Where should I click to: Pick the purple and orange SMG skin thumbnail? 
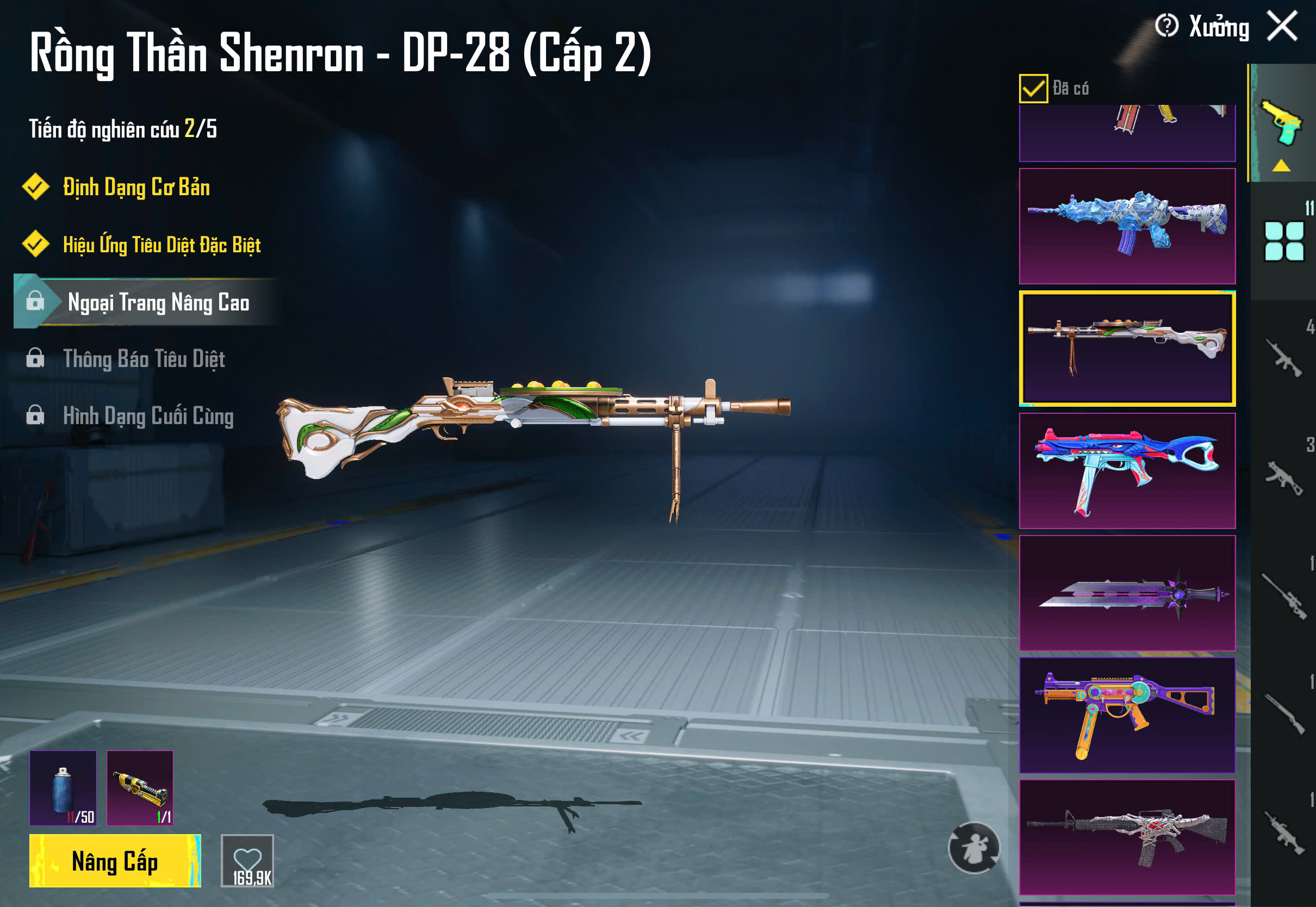tap(1127, 715)
